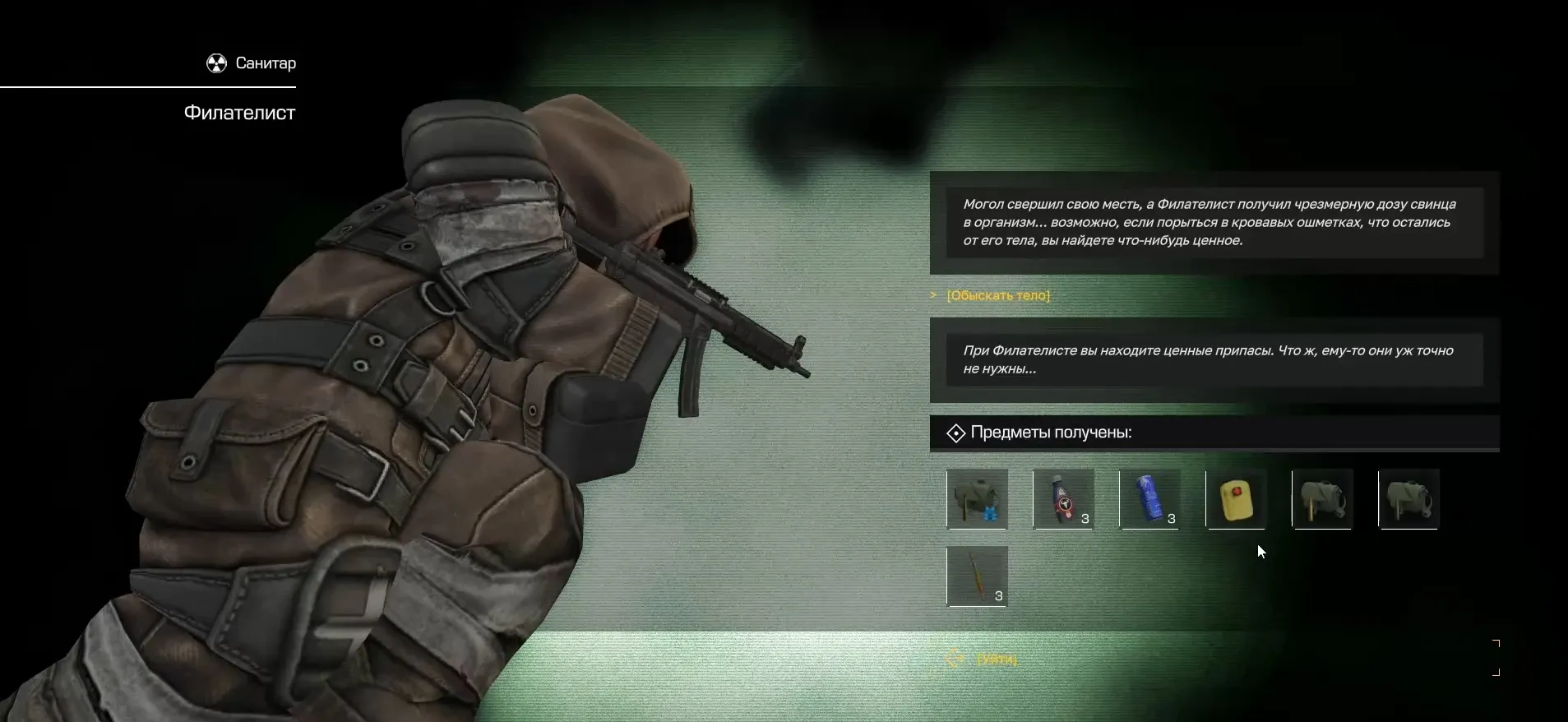Select the blue energy drink can slot

coord(1149,499)
